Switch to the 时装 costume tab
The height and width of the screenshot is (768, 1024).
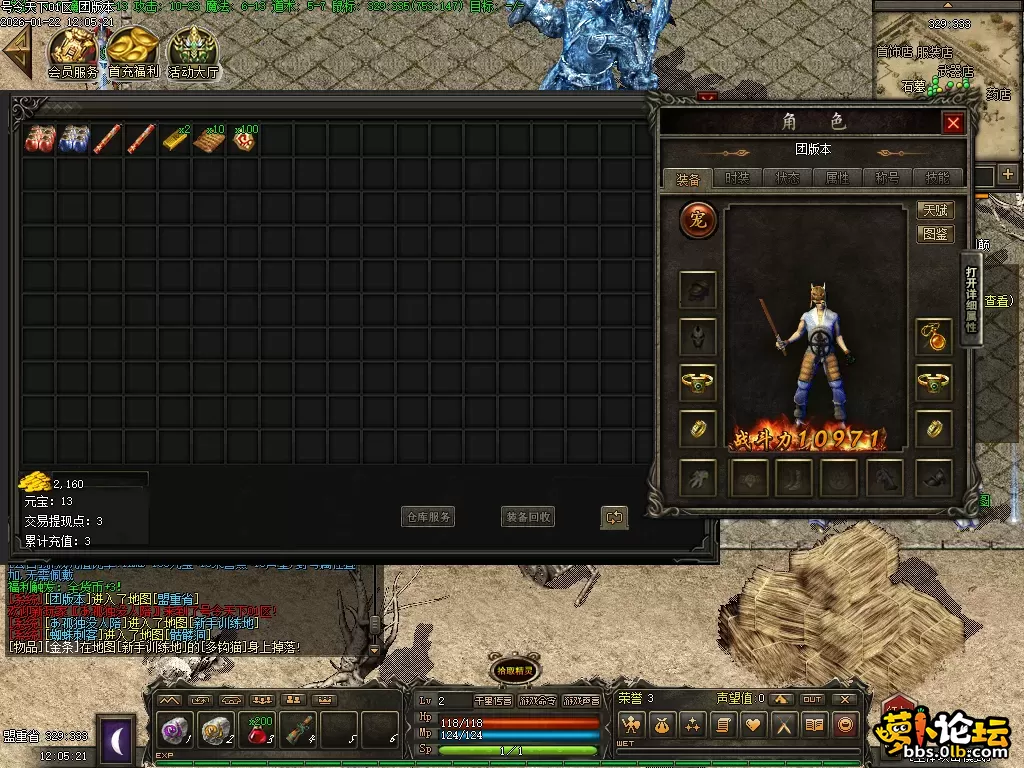(737, 178)
